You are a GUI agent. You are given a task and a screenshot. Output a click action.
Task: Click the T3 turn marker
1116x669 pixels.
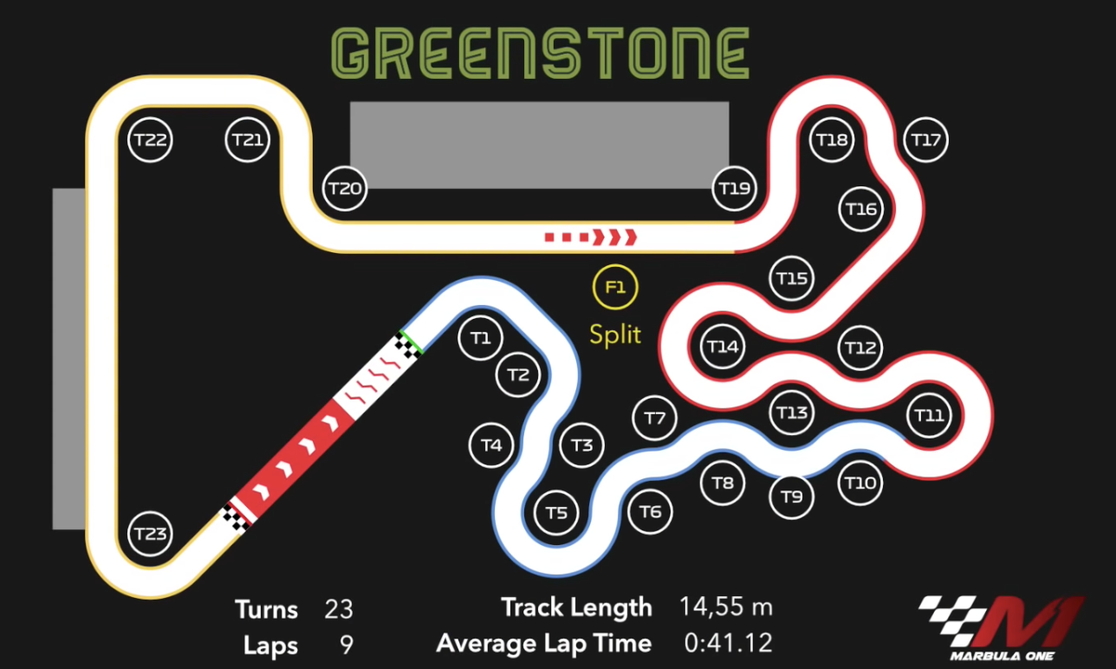(582, 445)
